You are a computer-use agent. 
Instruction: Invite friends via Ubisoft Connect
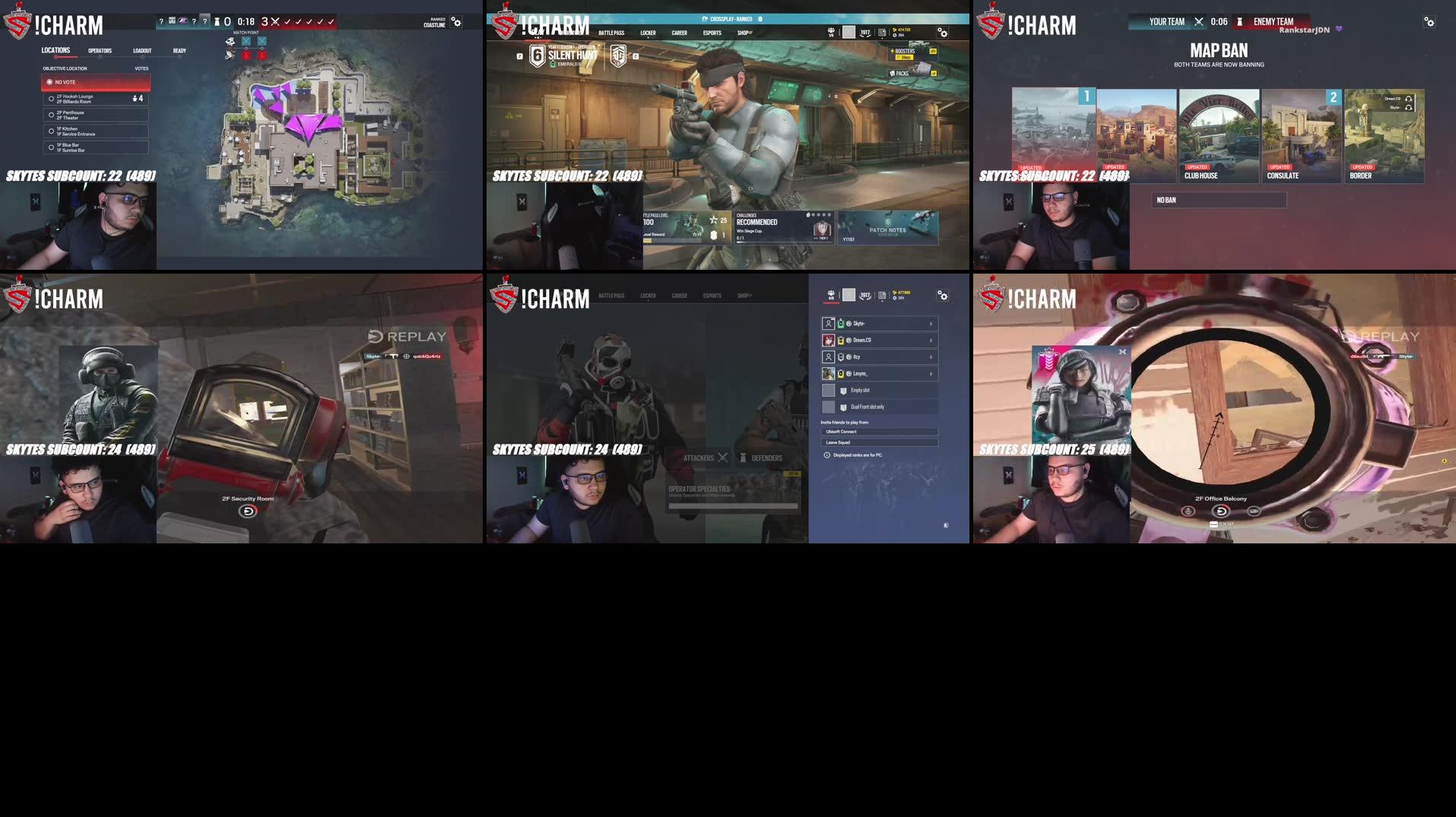(x=880, y=431)
